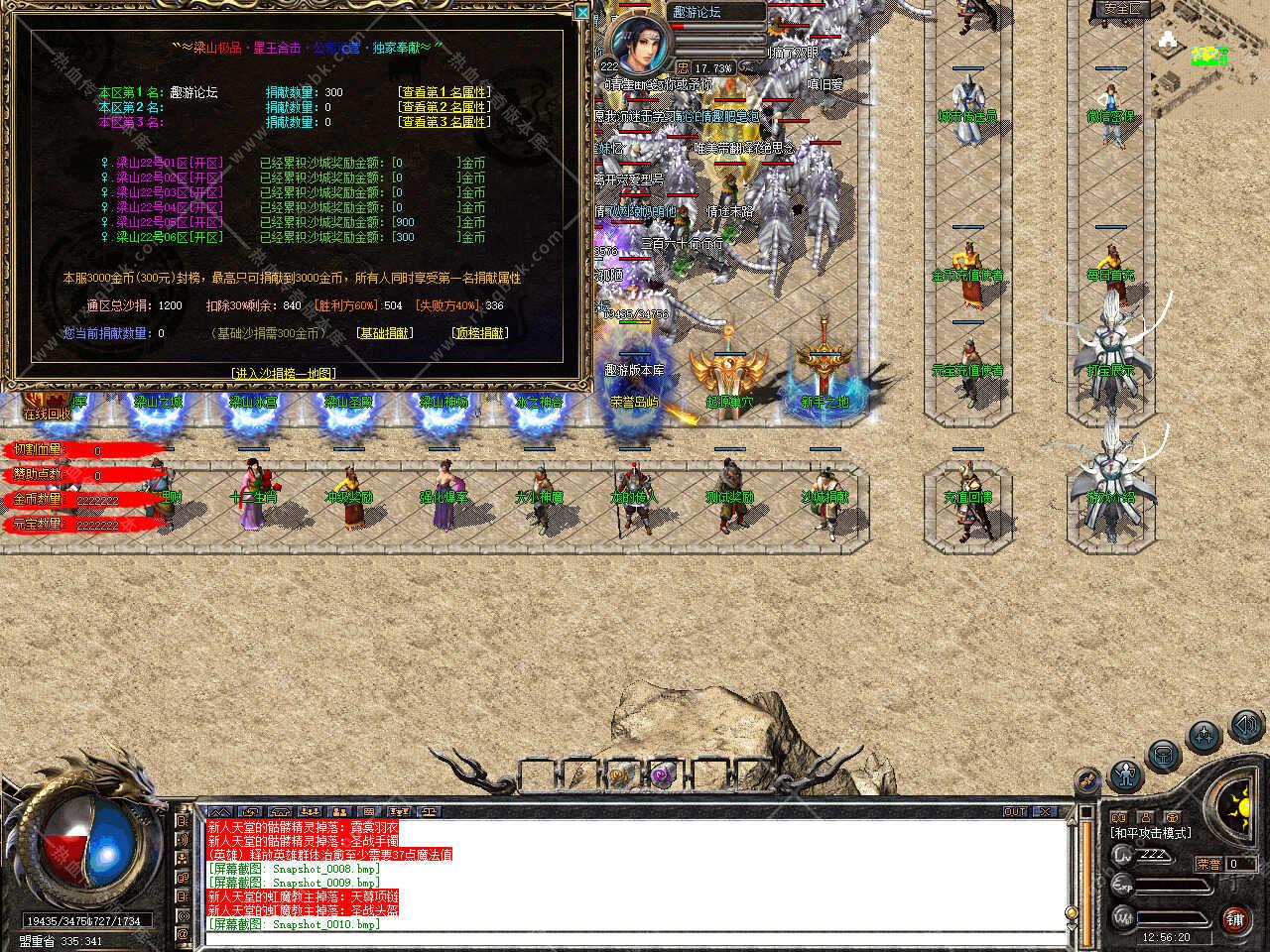
Task: Use the yellow spiral item in the belt
Action: [619, 775]
